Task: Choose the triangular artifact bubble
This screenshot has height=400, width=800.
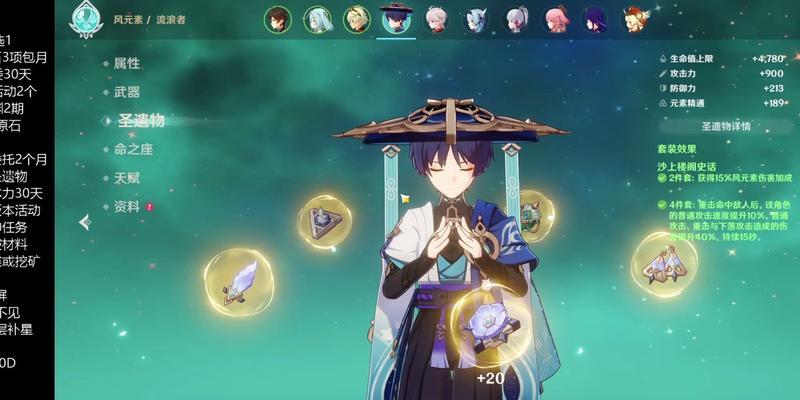Action: pyautogui.click(x=324, y=222)
